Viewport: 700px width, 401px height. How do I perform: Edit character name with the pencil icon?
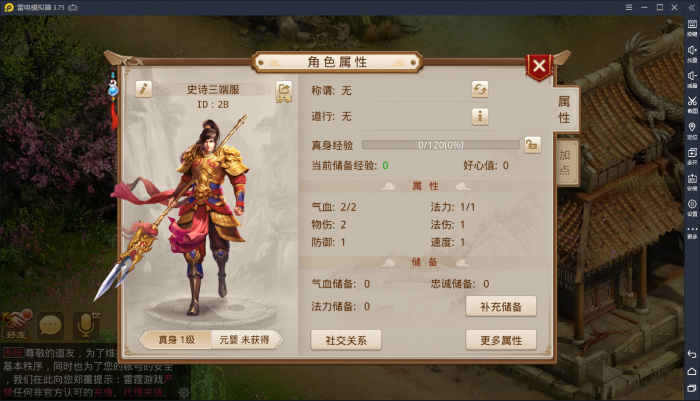point(144,89)
